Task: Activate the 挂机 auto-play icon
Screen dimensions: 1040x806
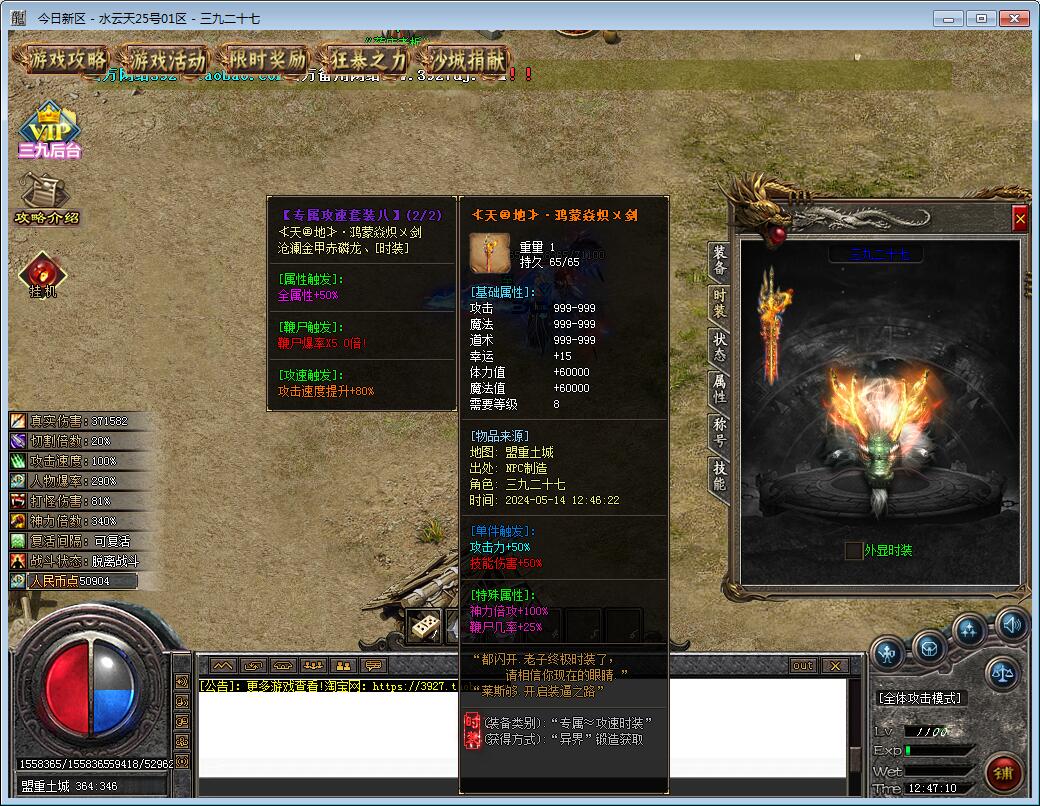Action: click(44, 276)
